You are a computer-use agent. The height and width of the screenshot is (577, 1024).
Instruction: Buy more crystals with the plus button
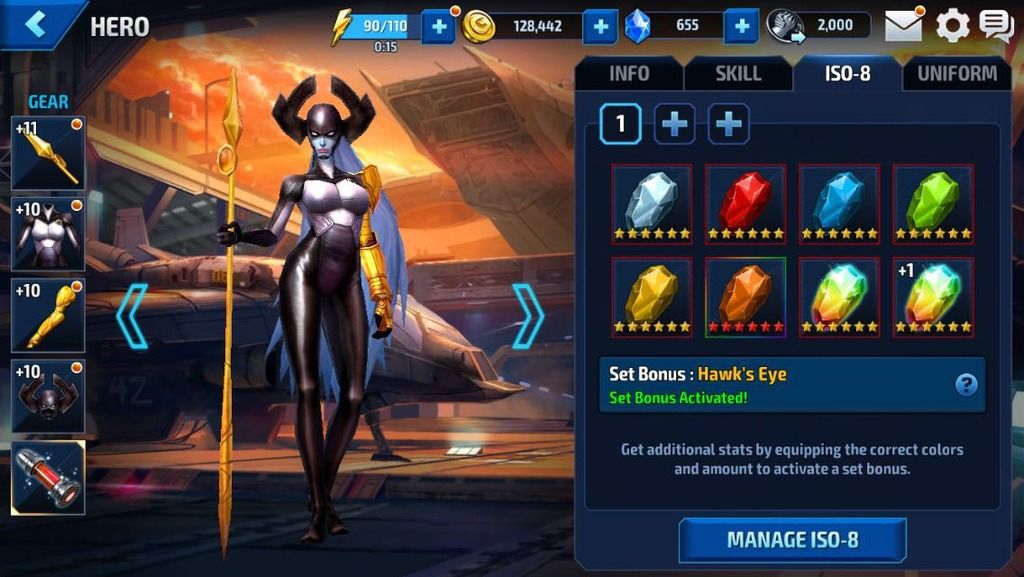[740, 26]
